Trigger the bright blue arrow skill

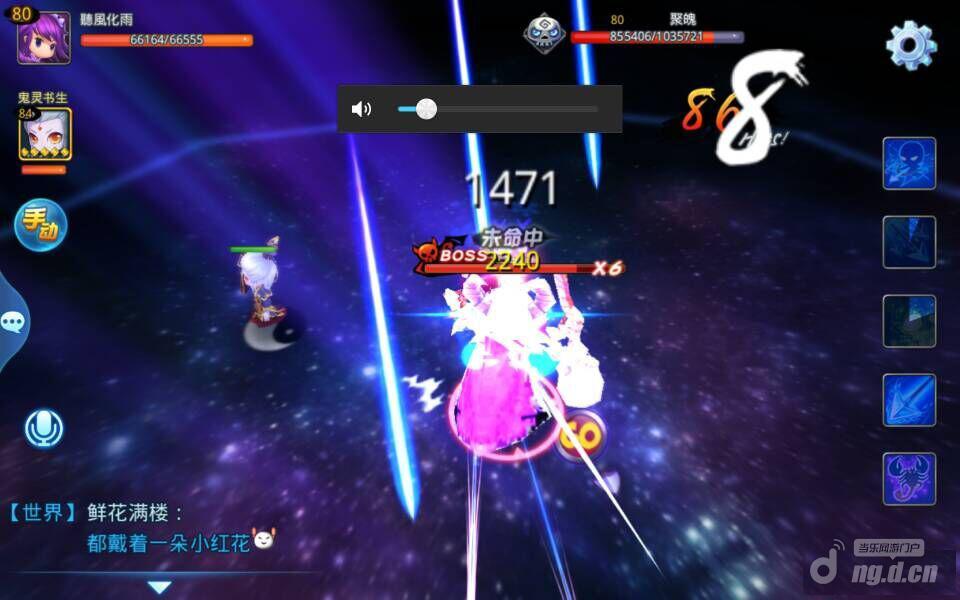click(909, 400)
